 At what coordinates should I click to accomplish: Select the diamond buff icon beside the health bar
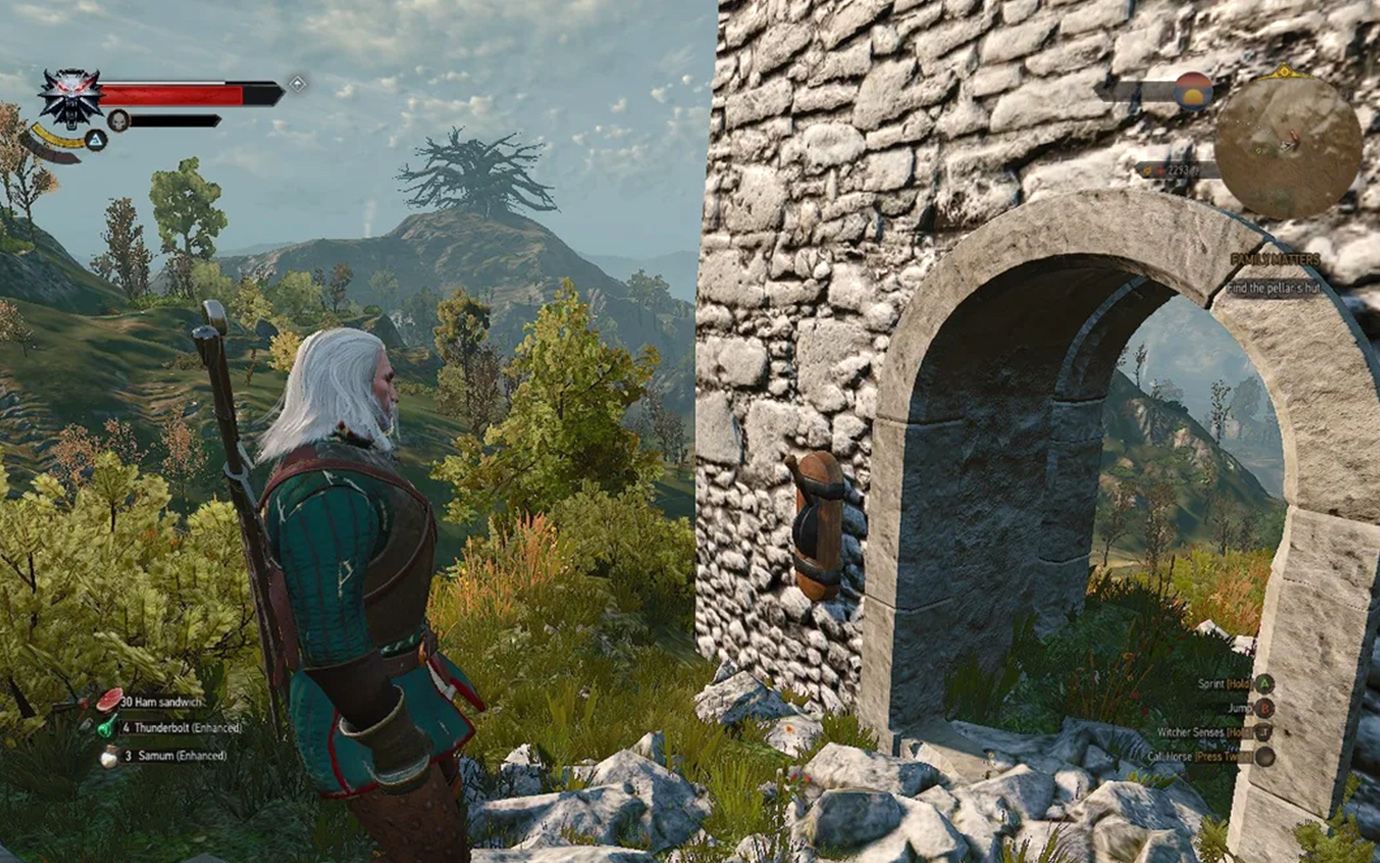pyautogui.click(x=297, y=84)
